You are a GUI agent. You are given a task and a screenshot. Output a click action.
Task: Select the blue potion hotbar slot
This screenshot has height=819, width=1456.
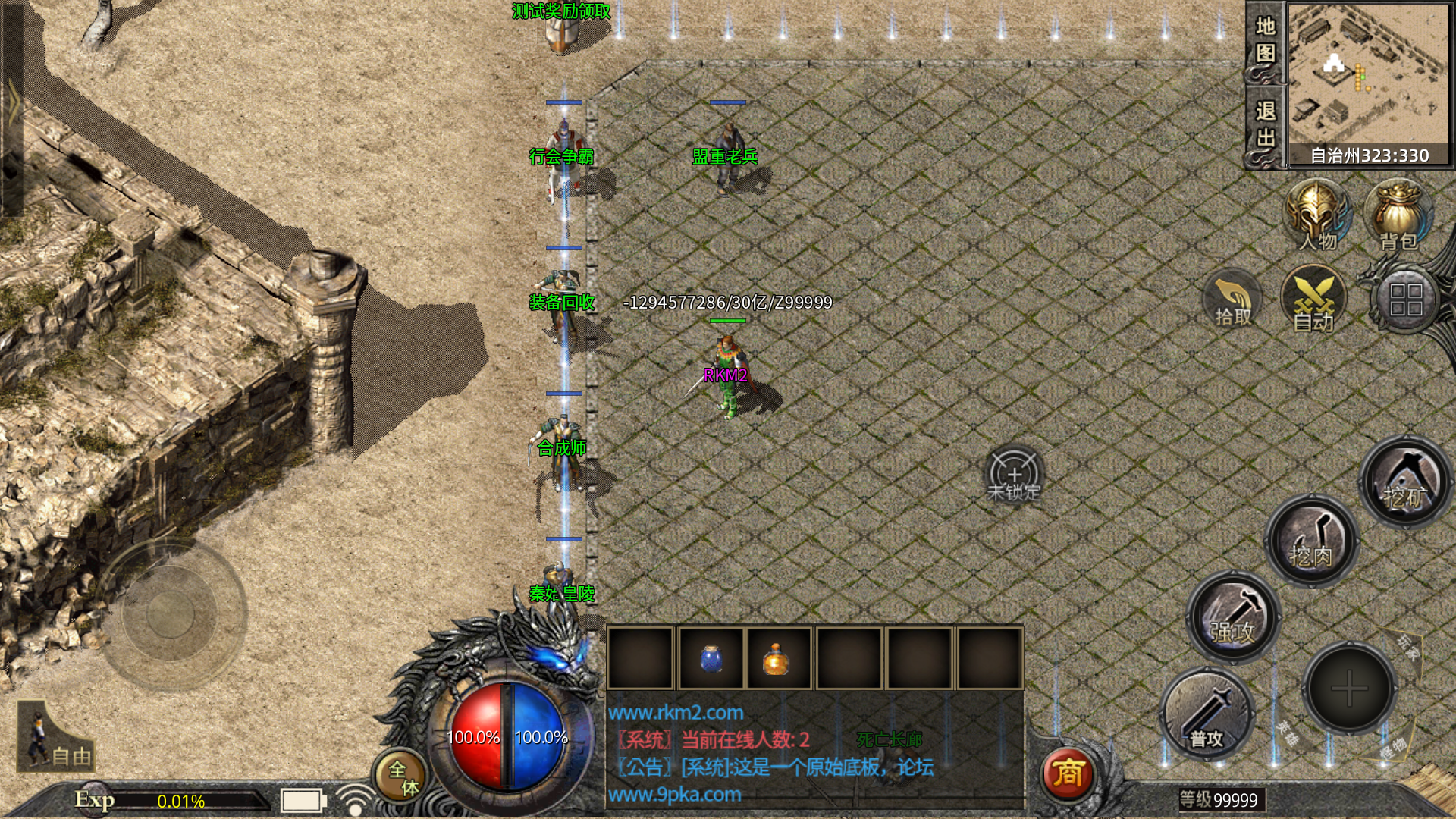[711, 657]
